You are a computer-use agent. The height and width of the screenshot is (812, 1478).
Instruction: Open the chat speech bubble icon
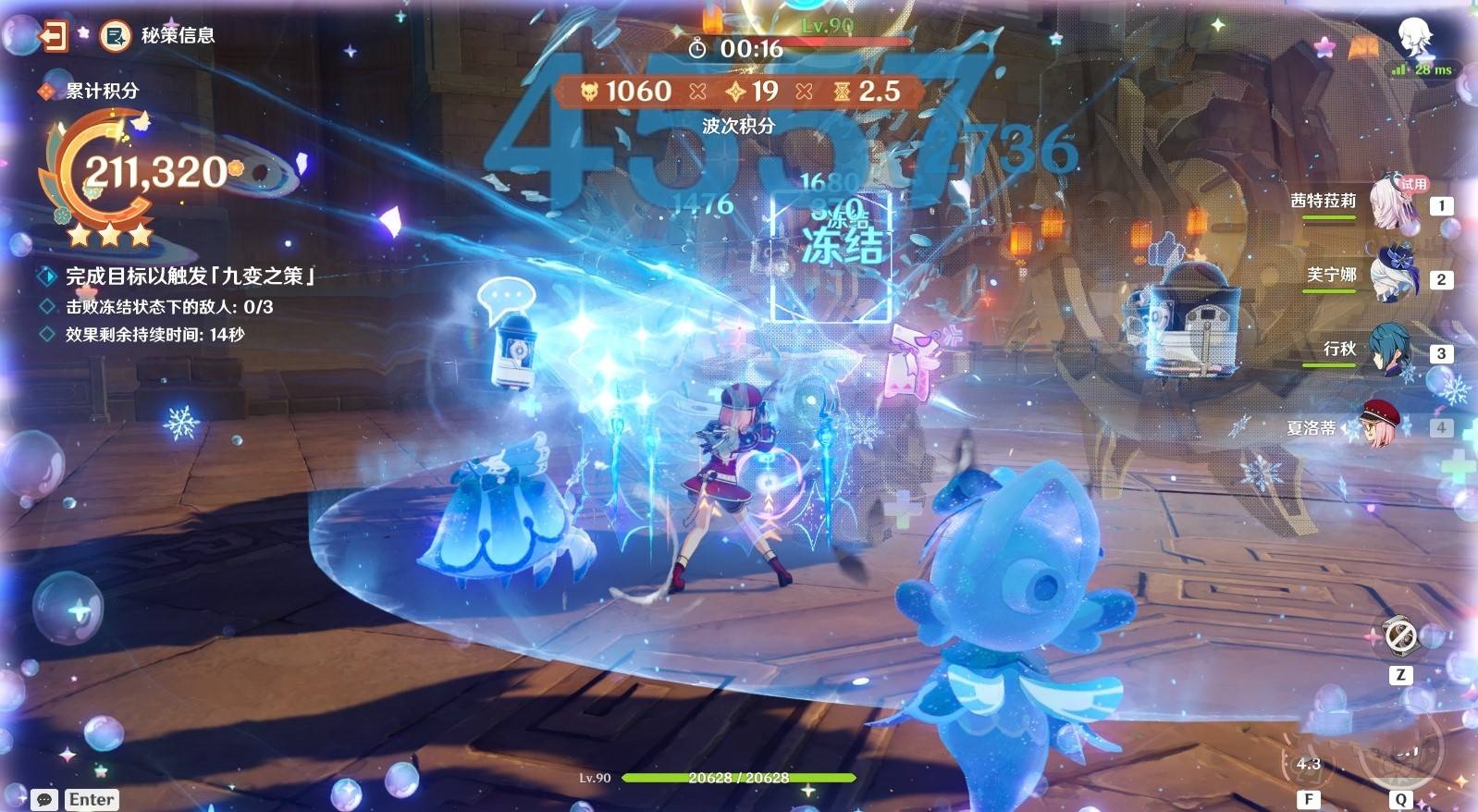[x=43, y=799]
